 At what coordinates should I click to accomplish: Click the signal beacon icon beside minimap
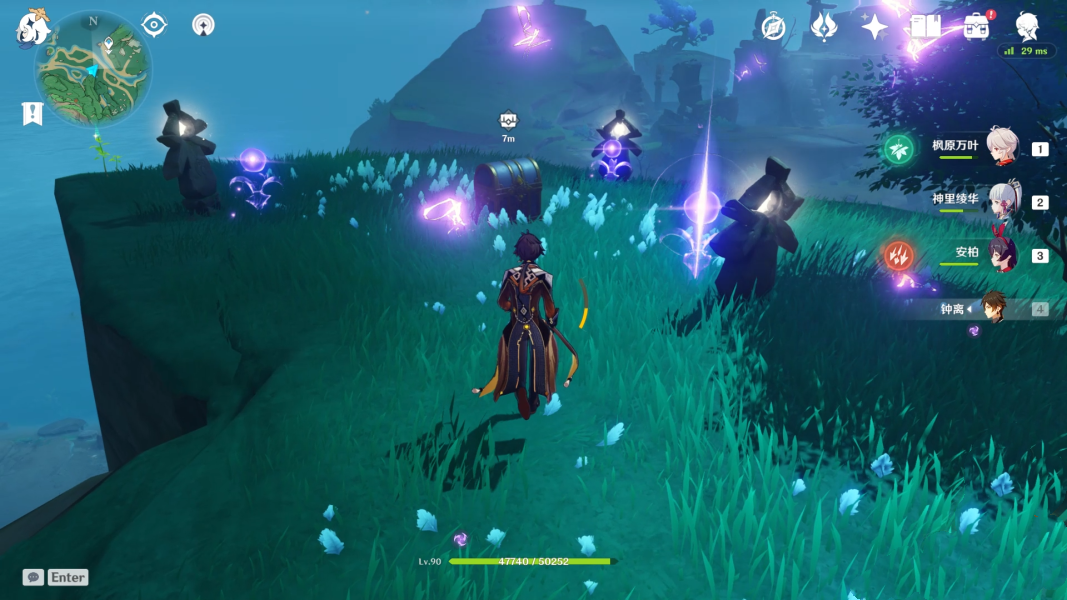click(203, 25)
